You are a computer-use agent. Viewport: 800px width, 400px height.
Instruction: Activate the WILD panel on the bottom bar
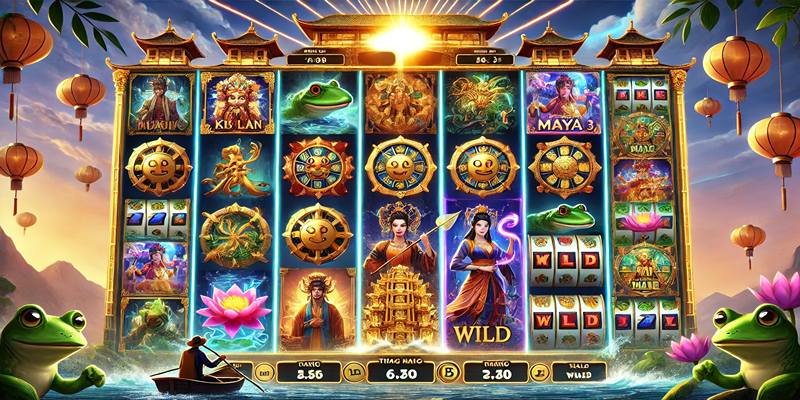(x=580, y=370)
